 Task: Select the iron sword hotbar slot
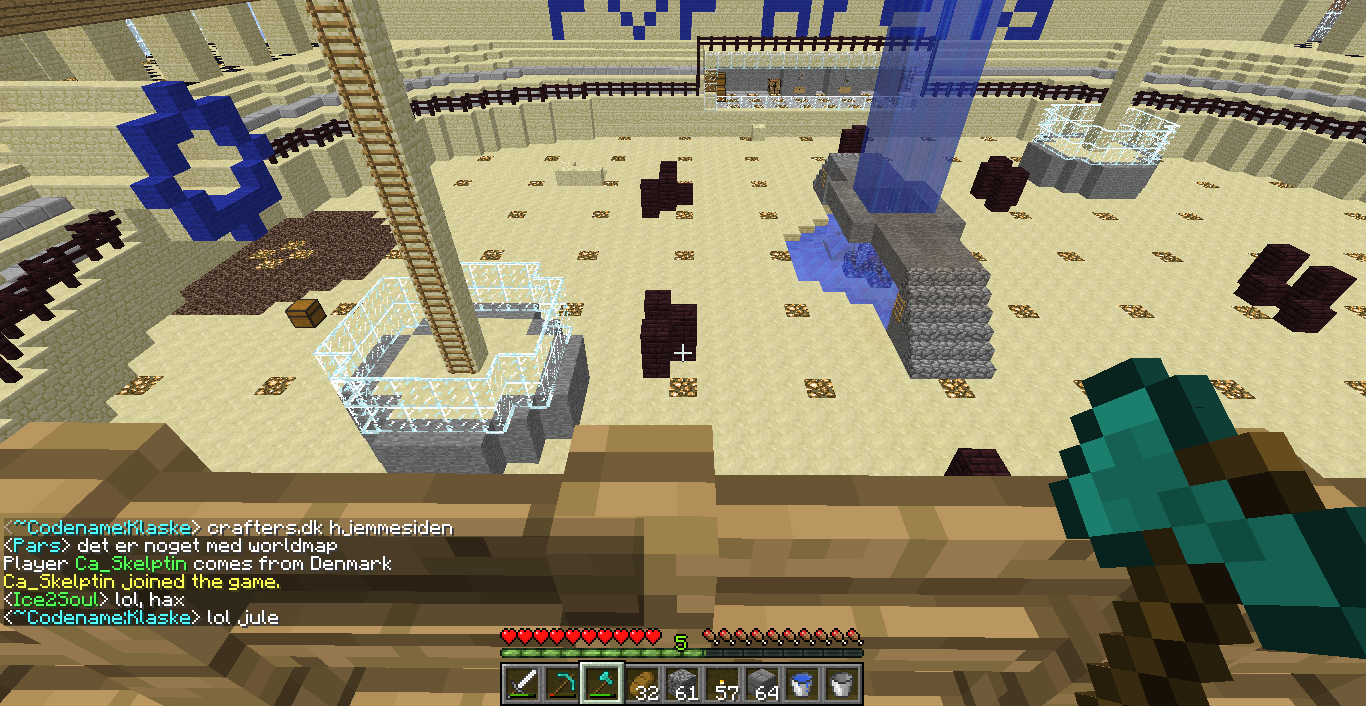coord(522,684)
